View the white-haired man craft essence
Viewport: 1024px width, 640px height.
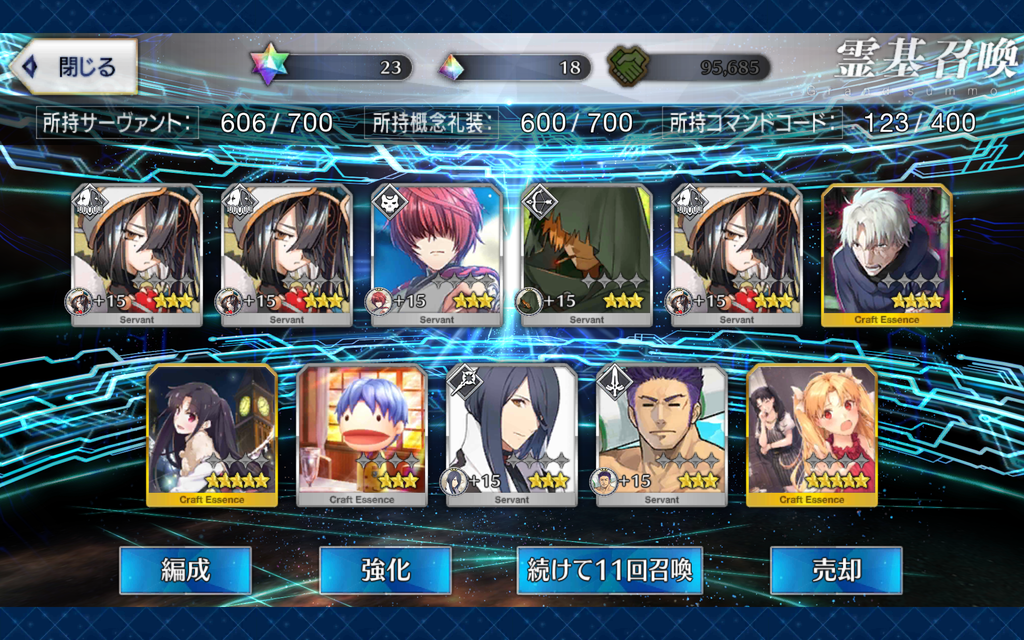tap(886, 254)
